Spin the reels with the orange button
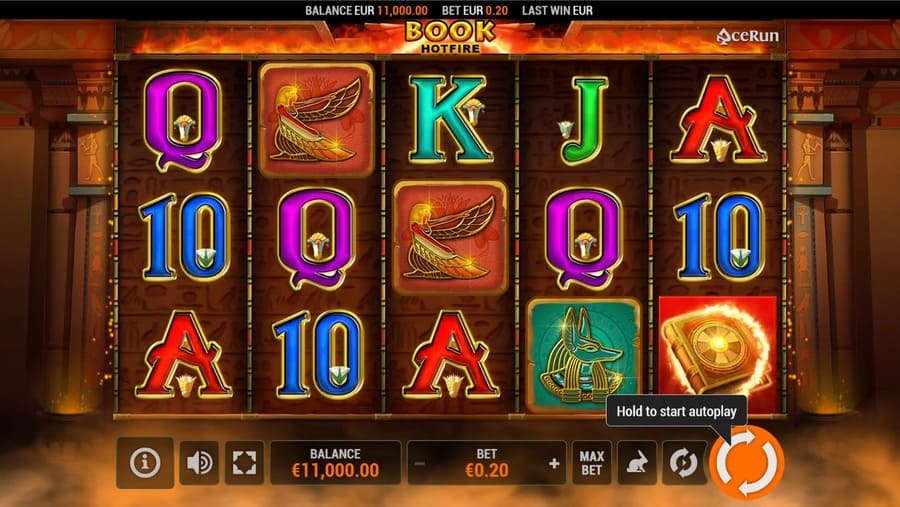This screenshot has height=507, width=900. pyautogui.click(x=746, y=462)
